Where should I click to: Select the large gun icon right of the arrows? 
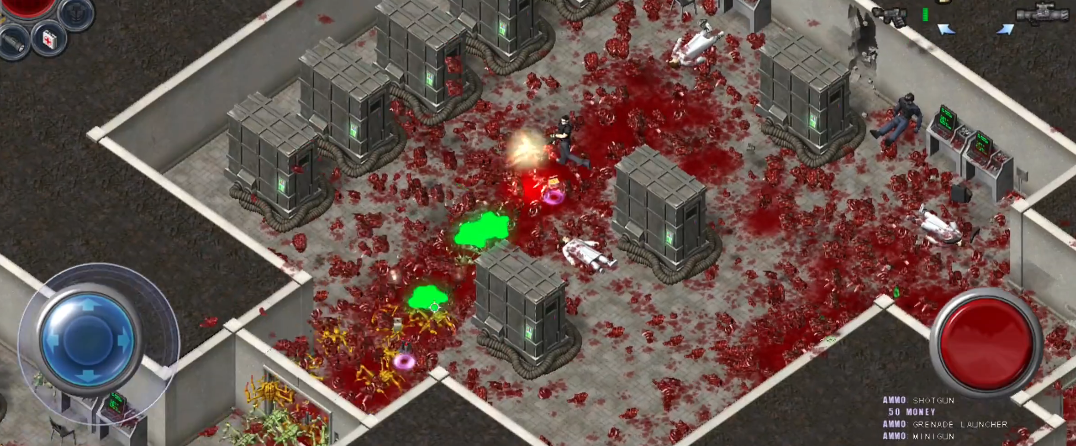click(1042, 14)
